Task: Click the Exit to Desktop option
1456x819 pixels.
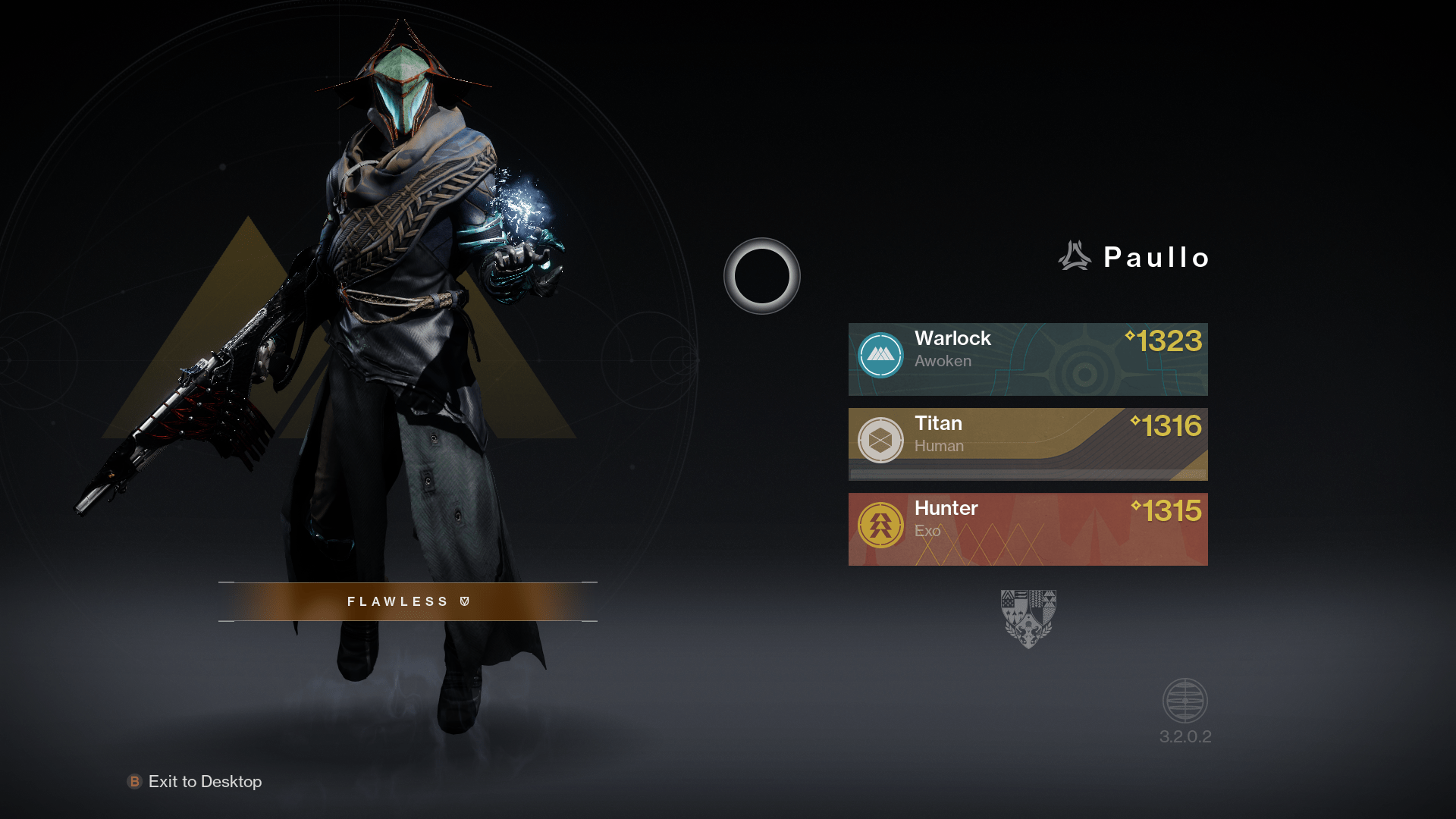Action: pyautogui.click(x=196, y=781)
